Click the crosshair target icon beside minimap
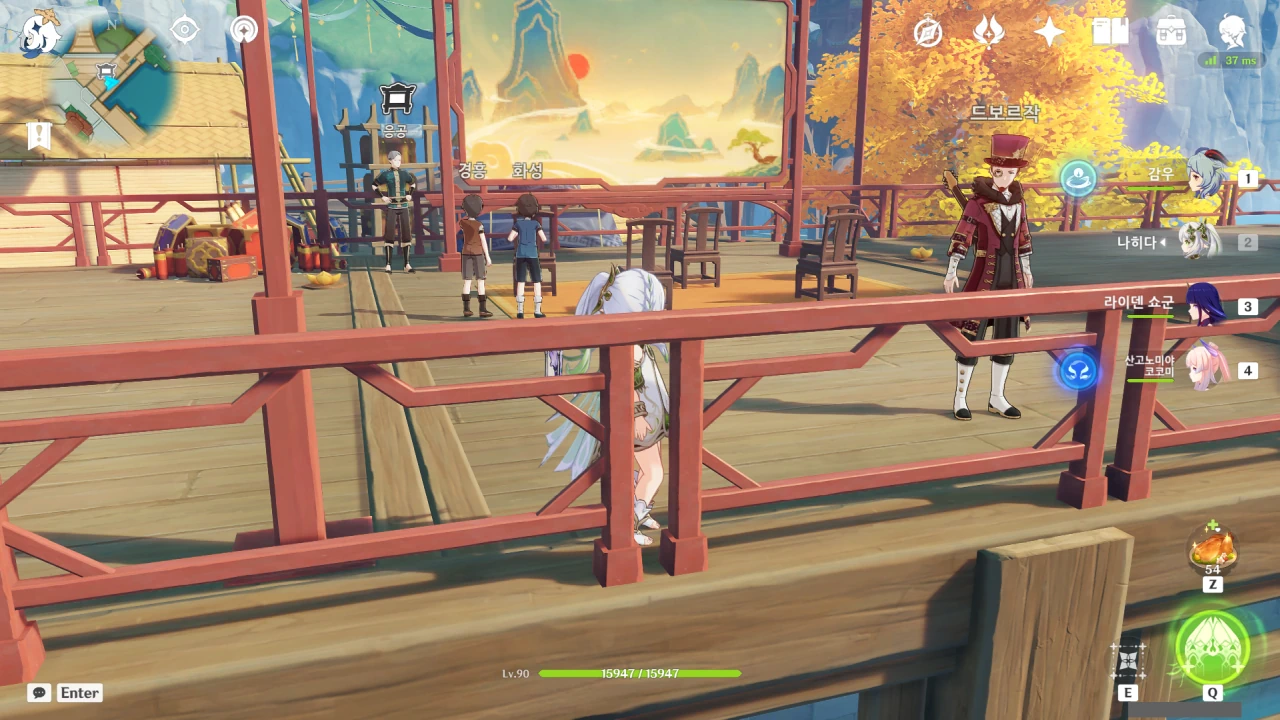 click(185, 30)
